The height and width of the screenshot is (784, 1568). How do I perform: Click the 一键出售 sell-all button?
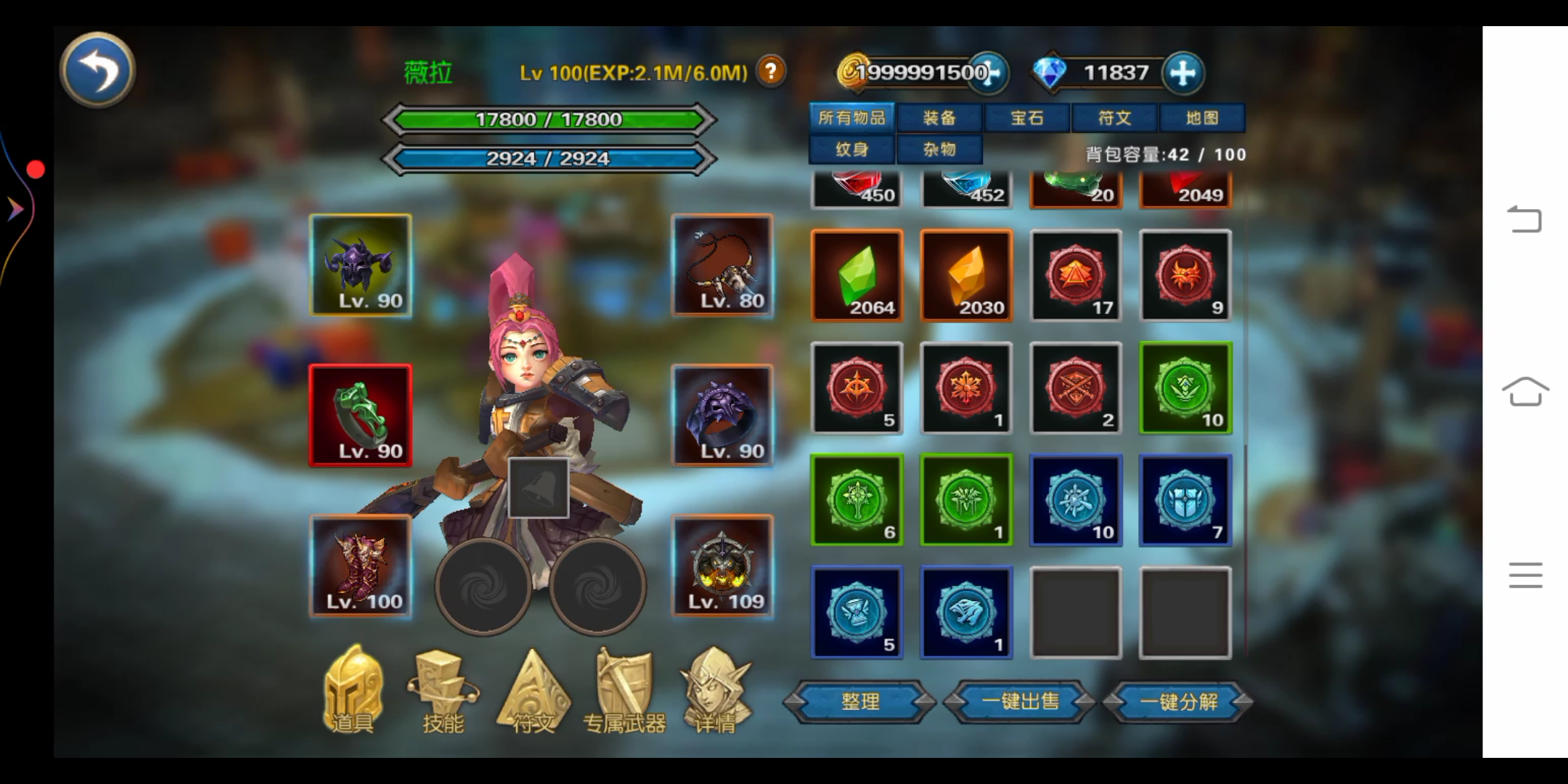pos(1019,701)
